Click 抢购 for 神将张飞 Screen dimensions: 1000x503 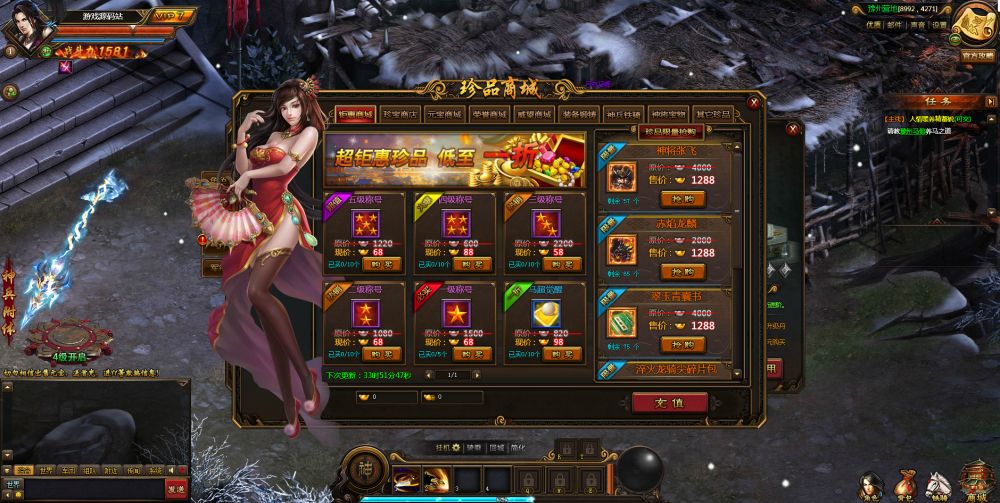click(682, 199)
